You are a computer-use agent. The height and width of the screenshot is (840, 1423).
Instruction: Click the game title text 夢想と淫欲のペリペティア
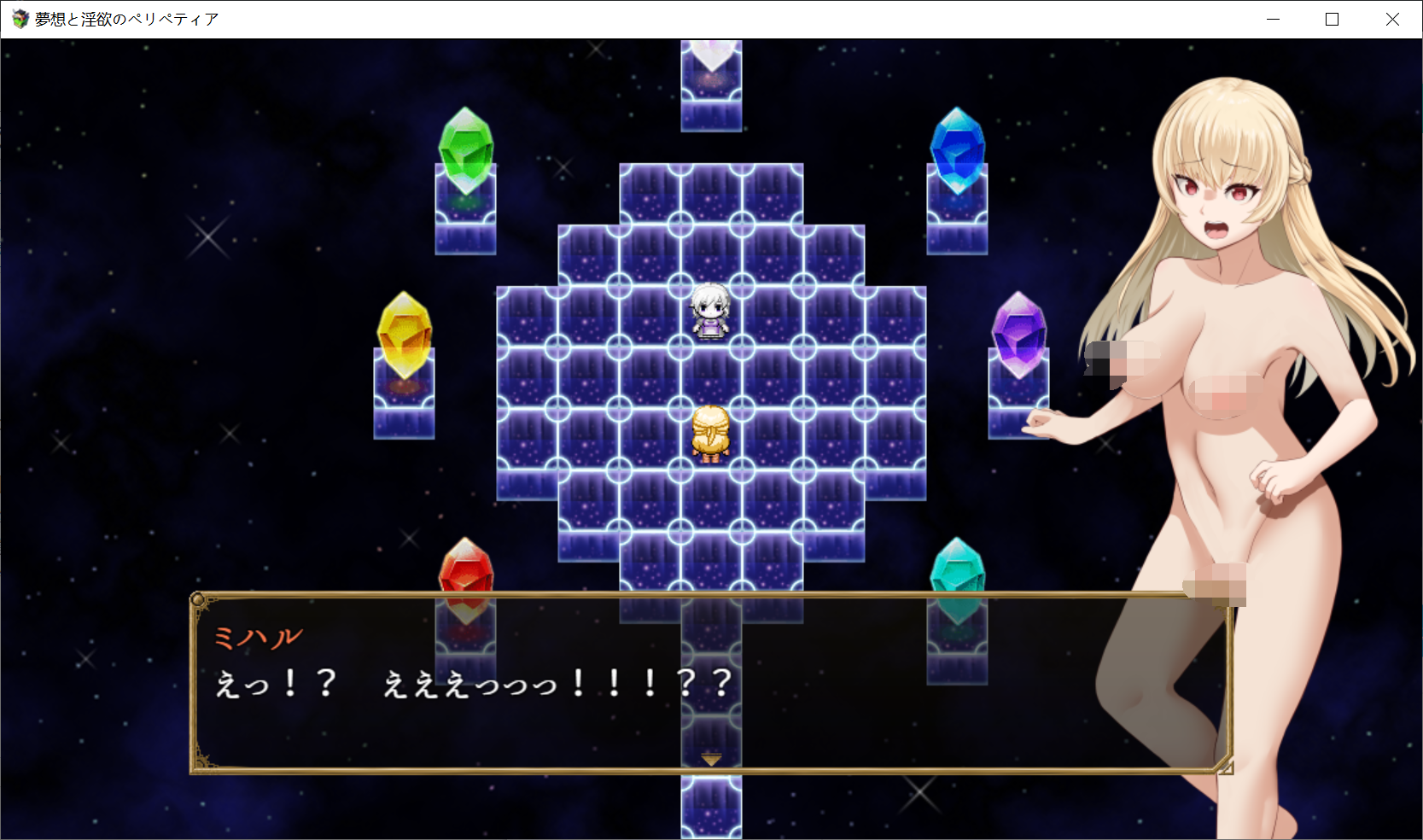coord(125,17)
